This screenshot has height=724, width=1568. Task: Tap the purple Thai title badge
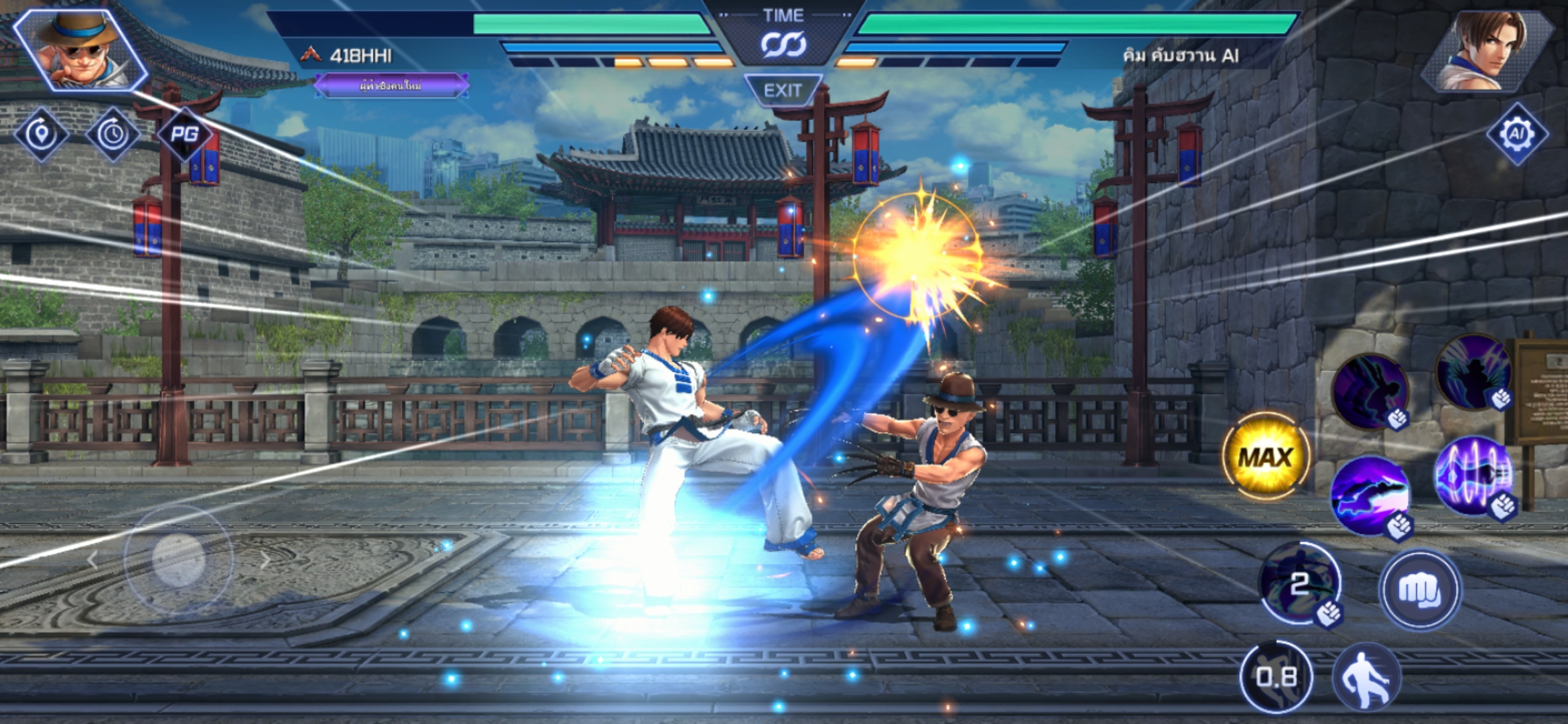coord(391,86)
